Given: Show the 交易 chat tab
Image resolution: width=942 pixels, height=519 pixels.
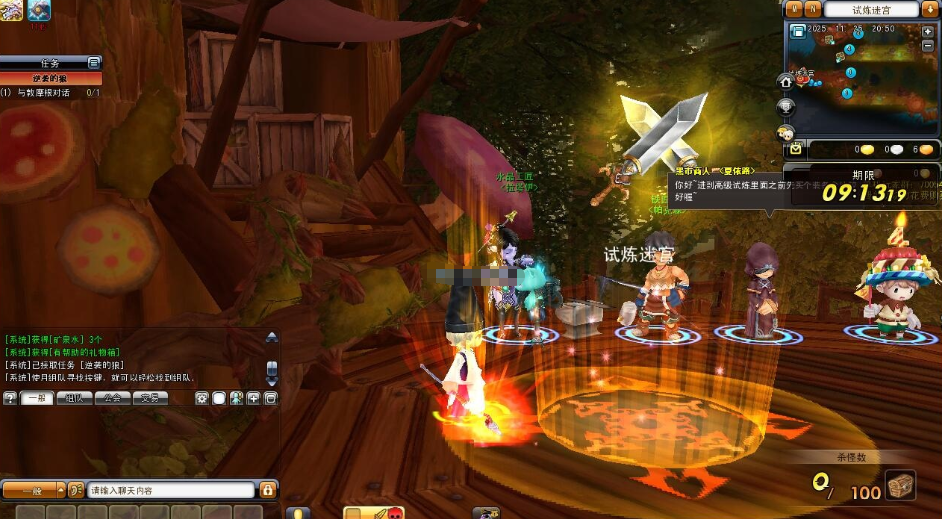Looking at the screenshot, I should click(x=150, y=398).
